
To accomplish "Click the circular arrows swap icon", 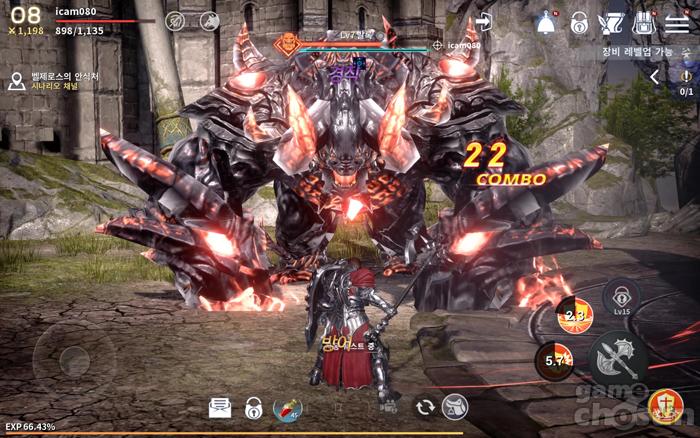I will (425, 406).
